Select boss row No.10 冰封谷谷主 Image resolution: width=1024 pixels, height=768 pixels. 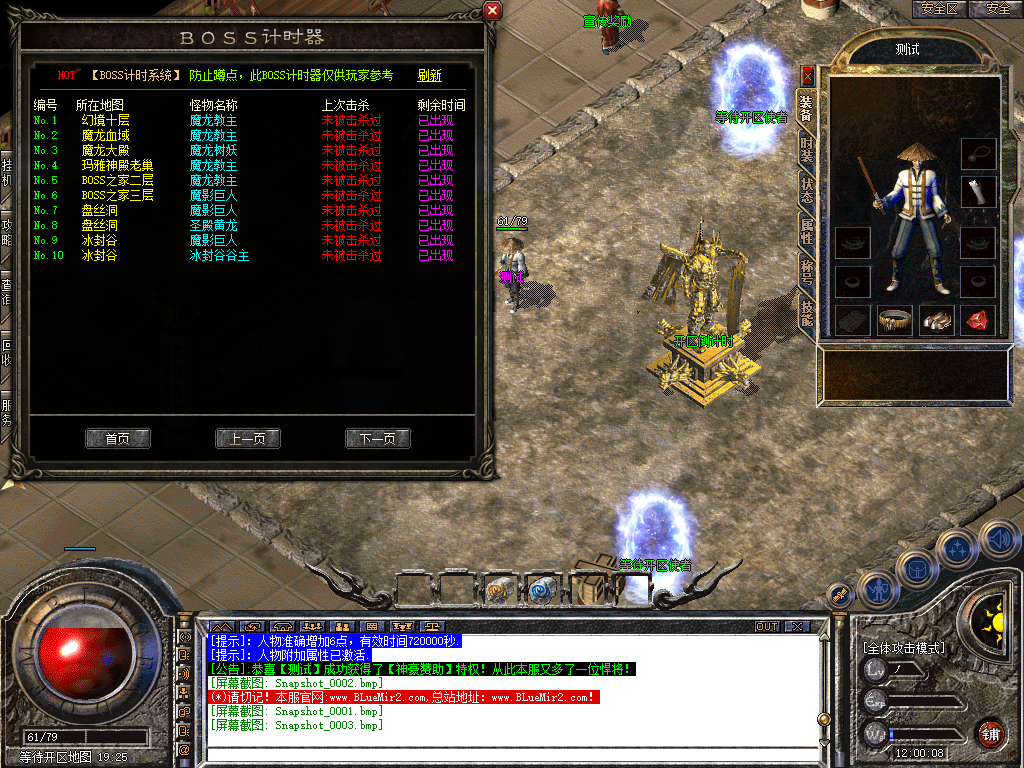(x=219, y=256)
